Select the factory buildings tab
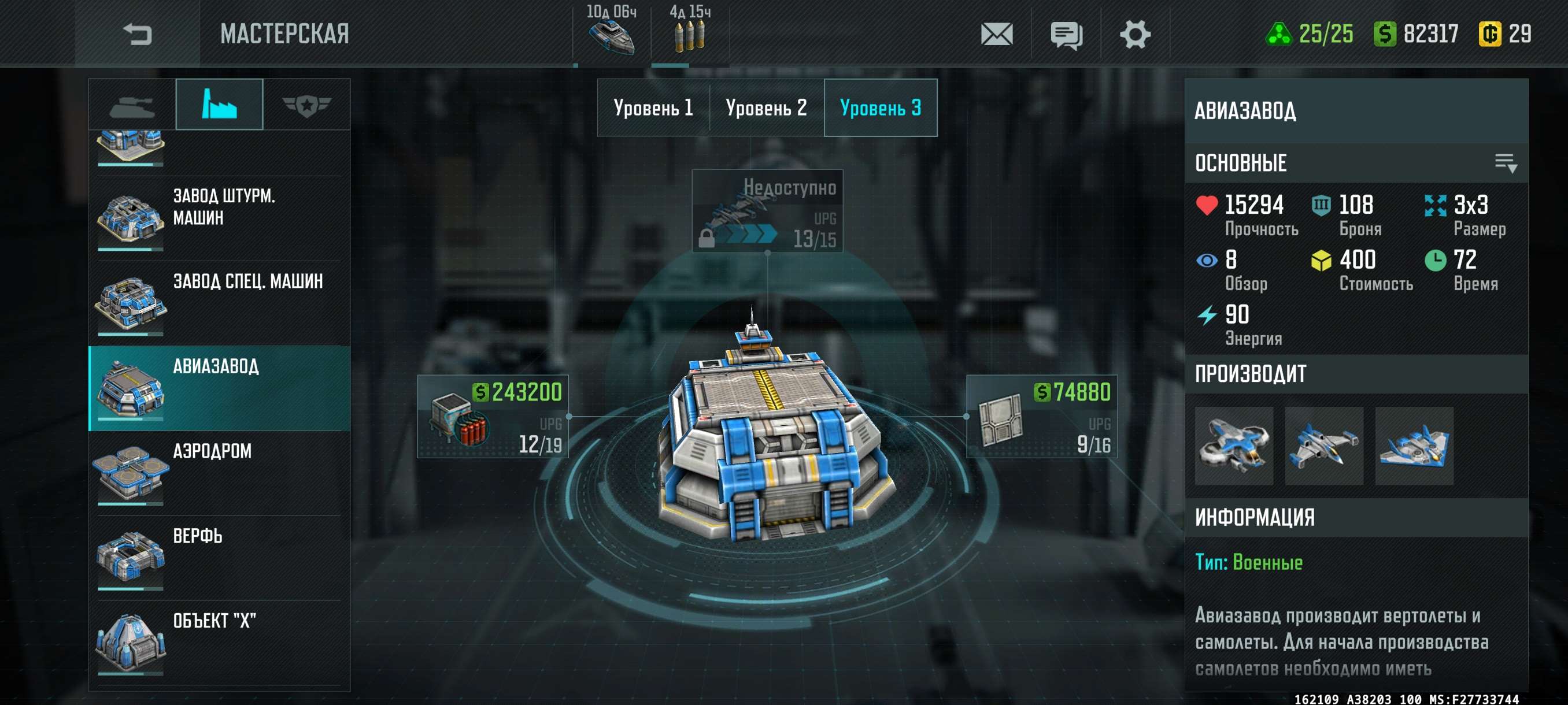This screenshot has width=1568, height=705. pos(219,105)
